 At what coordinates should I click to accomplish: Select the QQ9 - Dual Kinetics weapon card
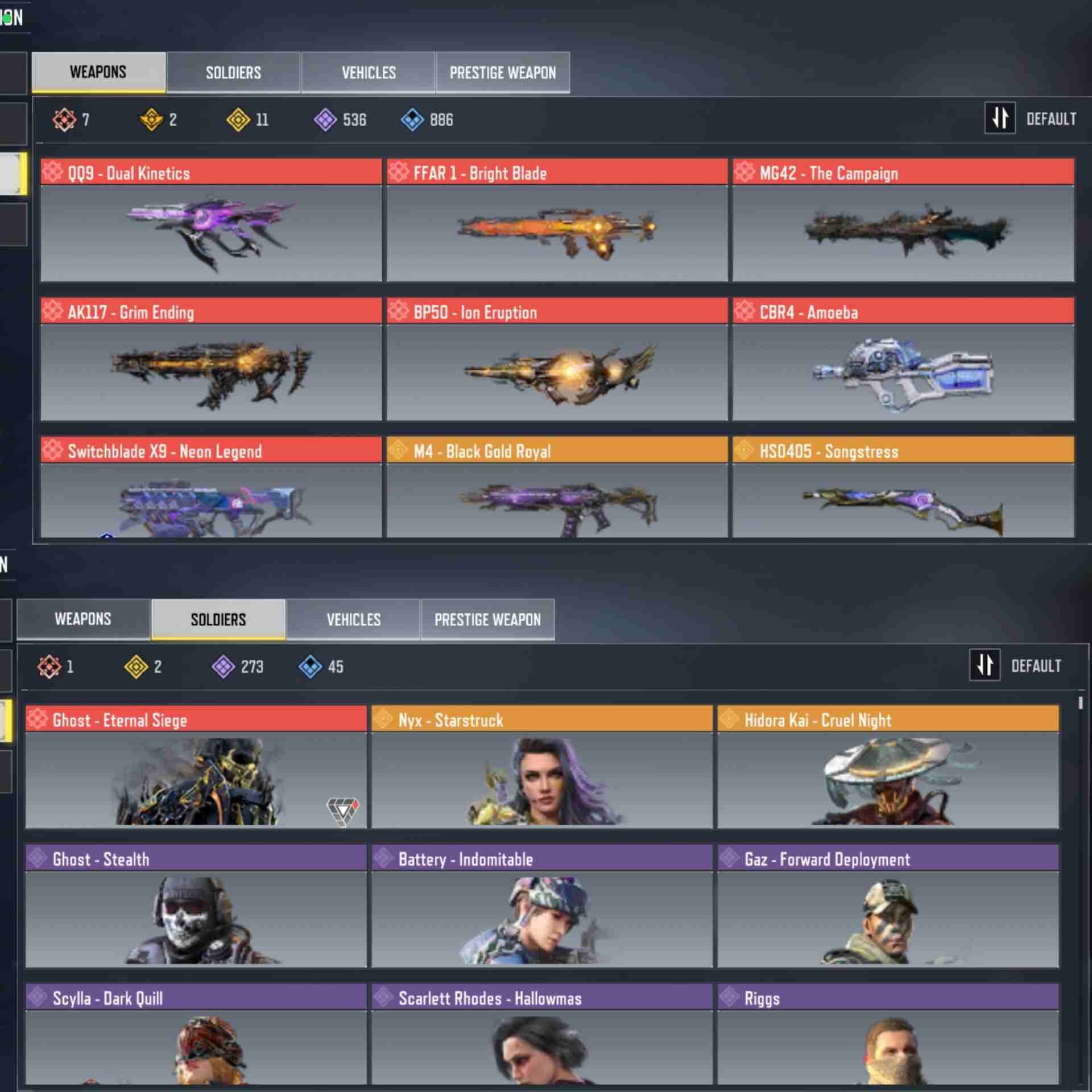point(211,220)
